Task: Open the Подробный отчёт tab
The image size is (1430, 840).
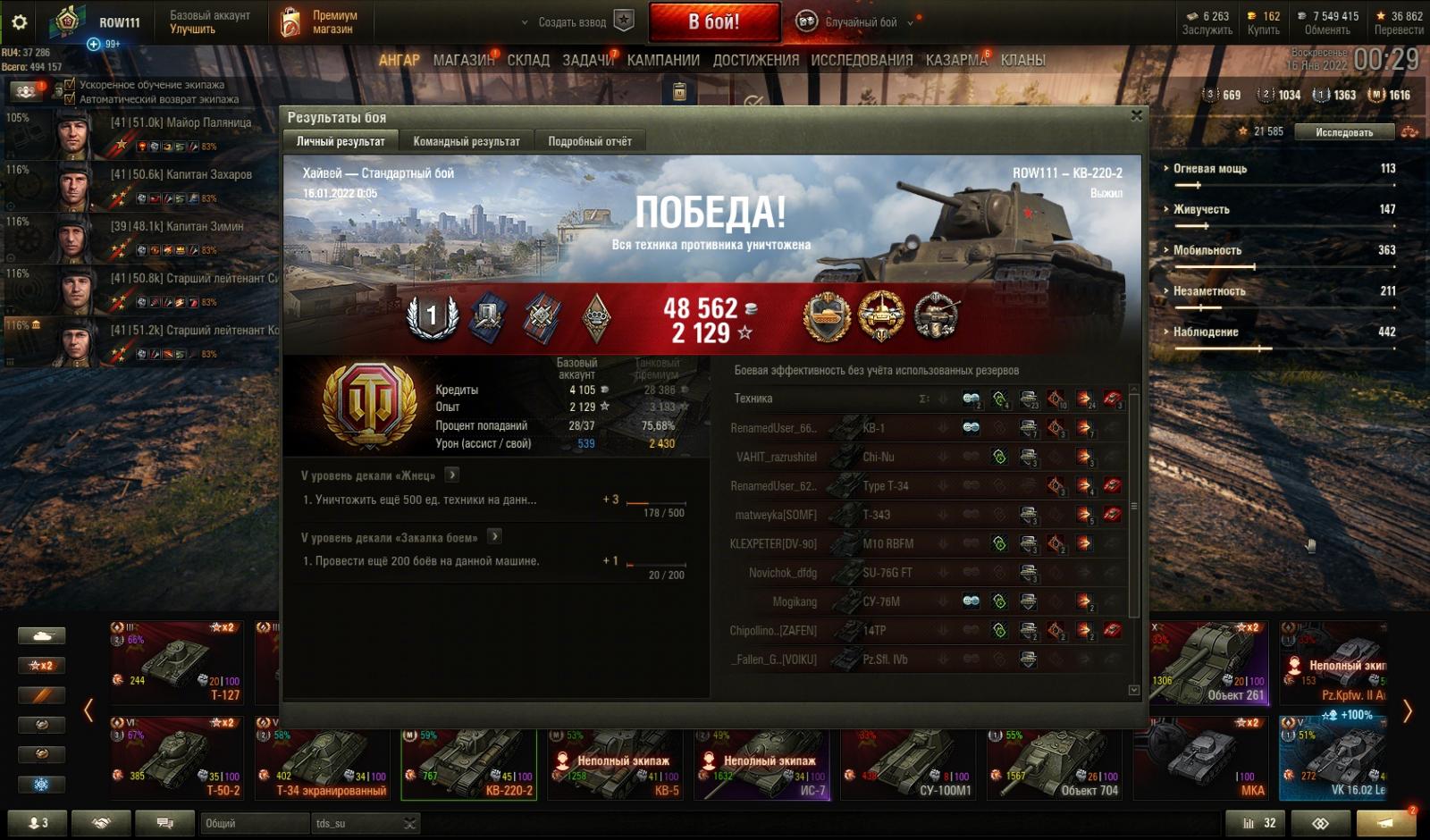Action: [589, 141]
